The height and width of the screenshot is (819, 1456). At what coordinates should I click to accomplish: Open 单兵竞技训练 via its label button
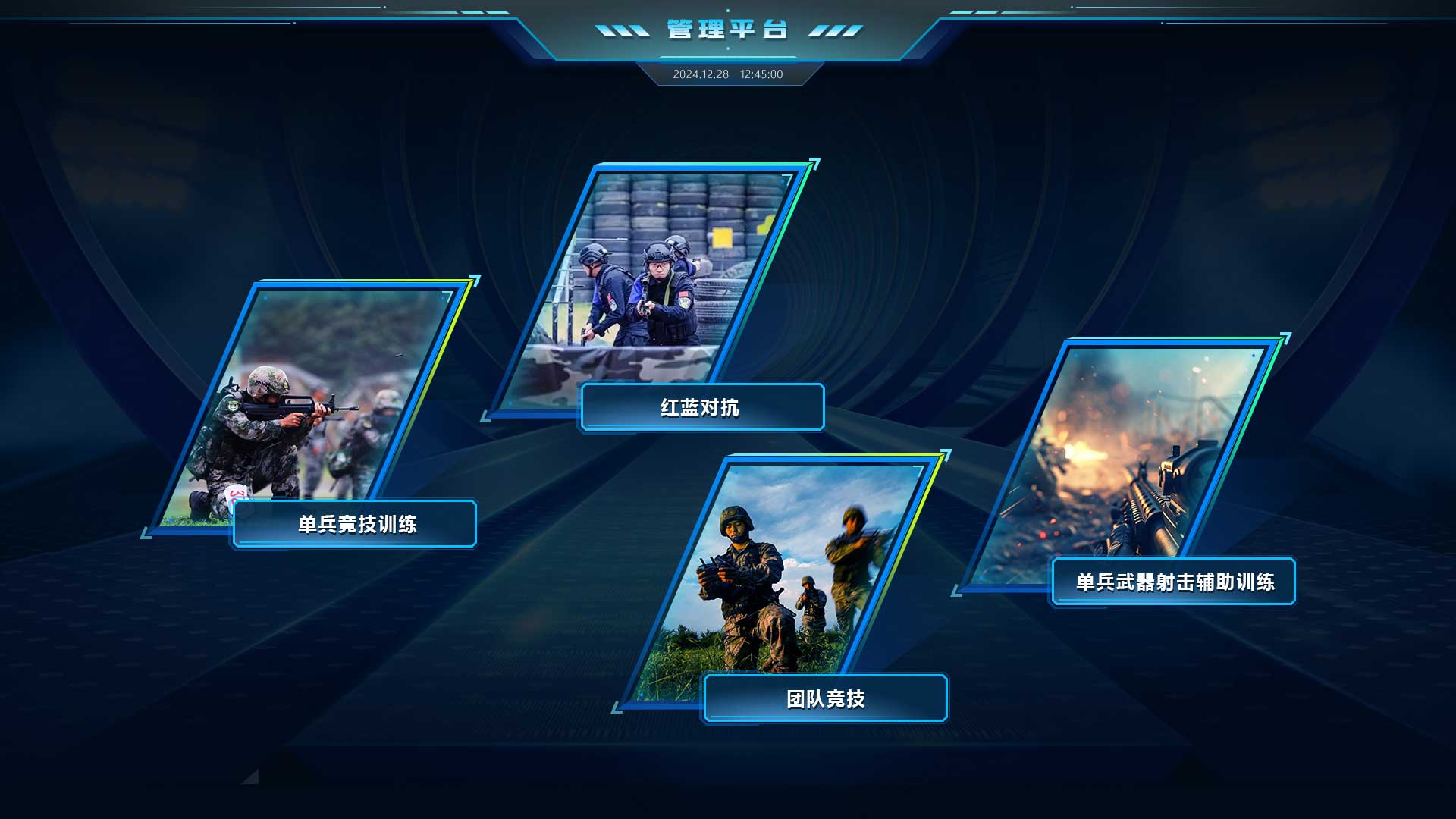[355, 524]
